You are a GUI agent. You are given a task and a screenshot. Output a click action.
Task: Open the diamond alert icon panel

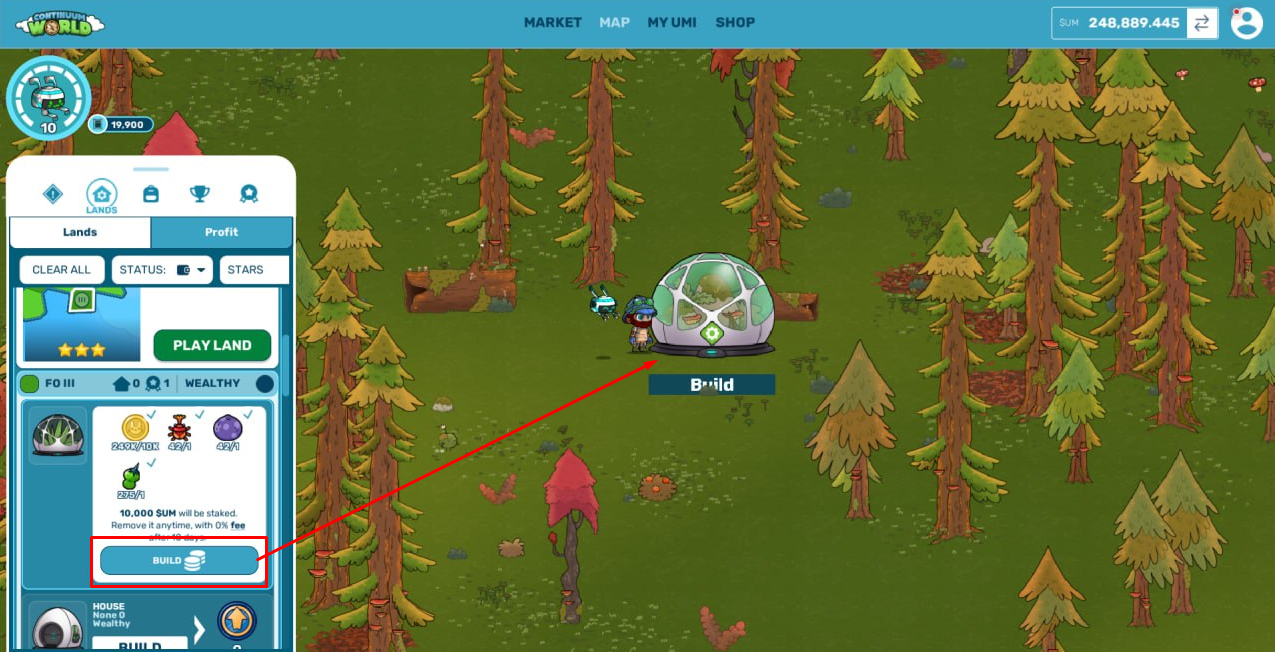click(x=53, y=194)
